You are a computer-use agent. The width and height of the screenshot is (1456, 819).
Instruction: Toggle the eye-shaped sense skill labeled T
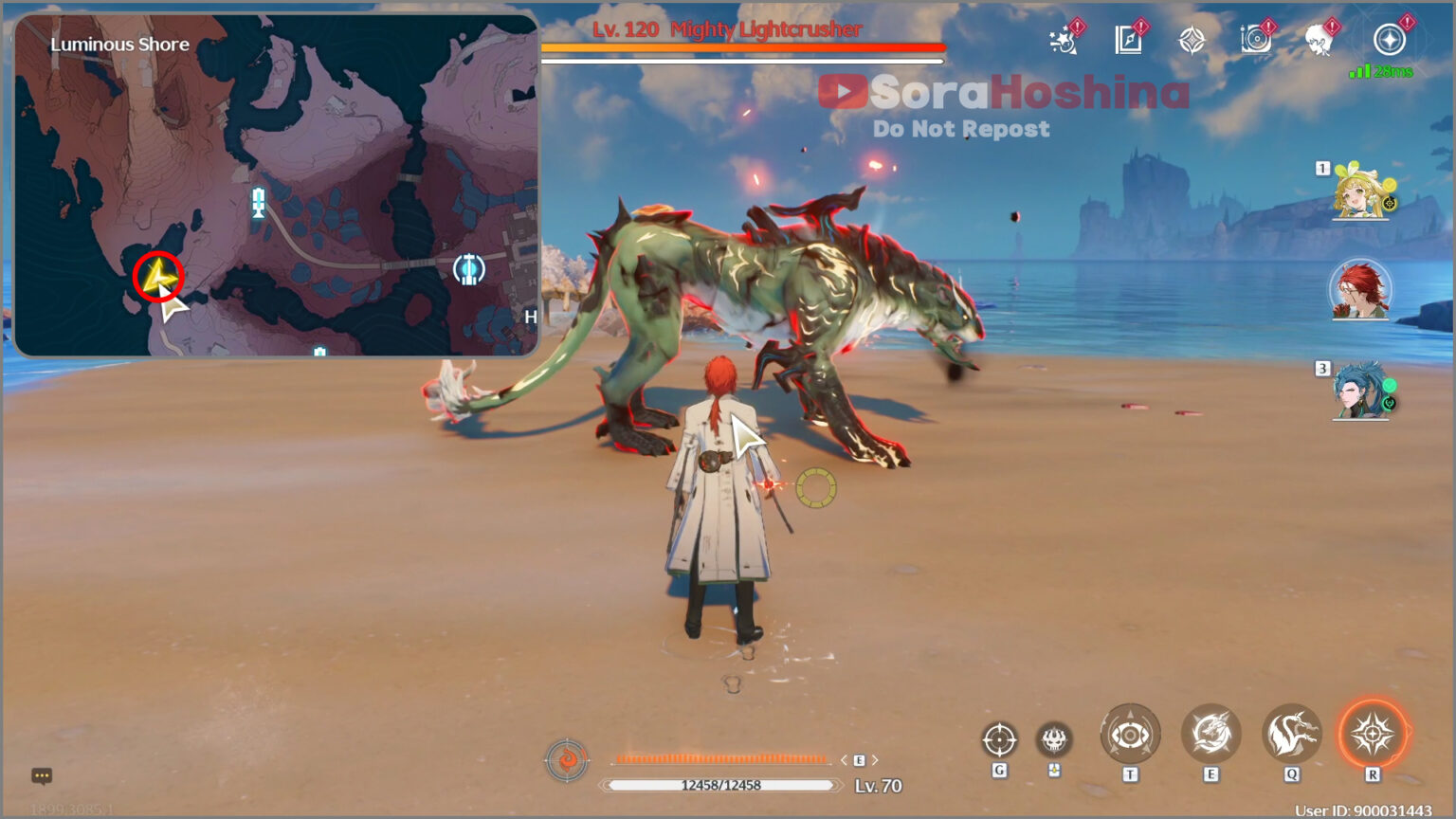(1129, 733)
